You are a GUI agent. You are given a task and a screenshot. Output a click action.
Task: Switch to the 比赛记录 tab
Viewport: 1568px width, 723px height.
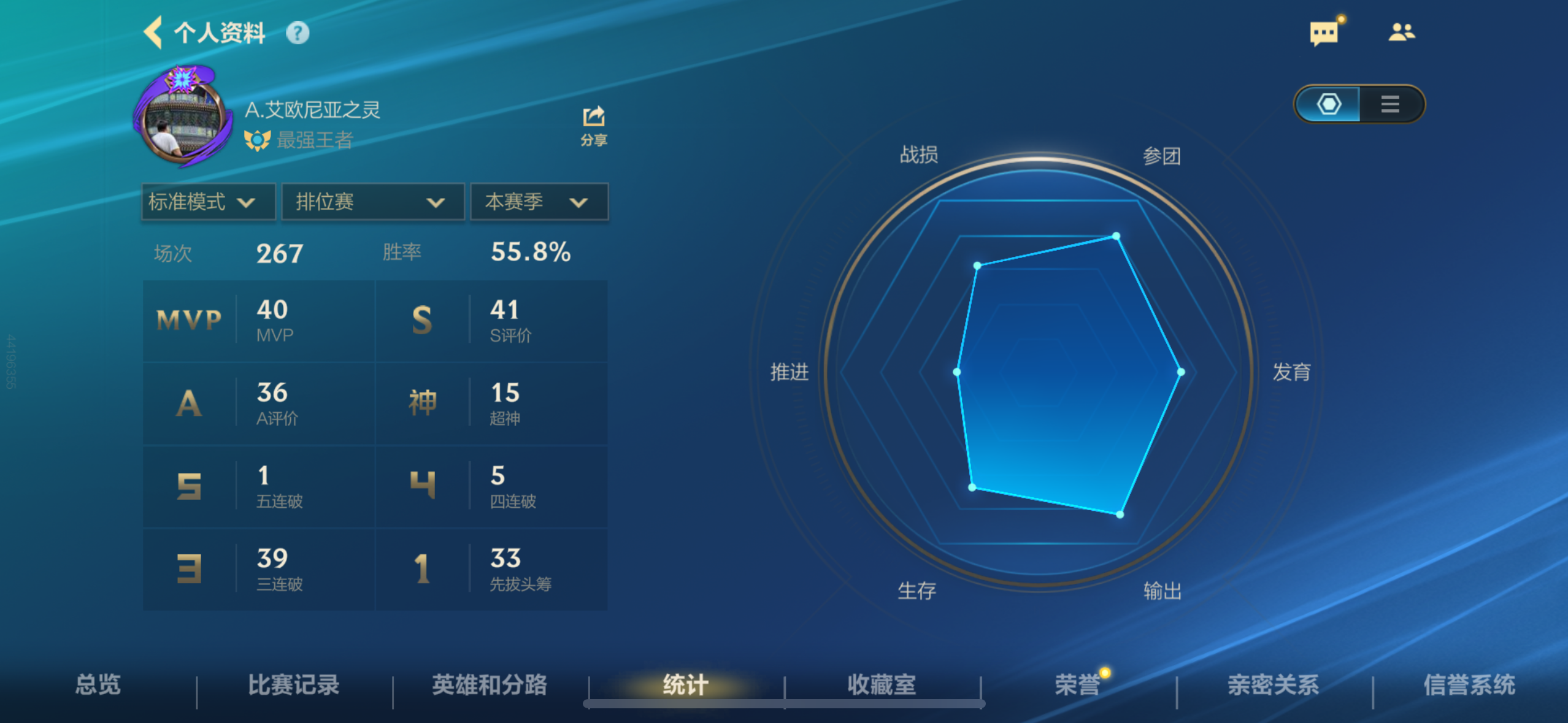[x=293, y=685]
